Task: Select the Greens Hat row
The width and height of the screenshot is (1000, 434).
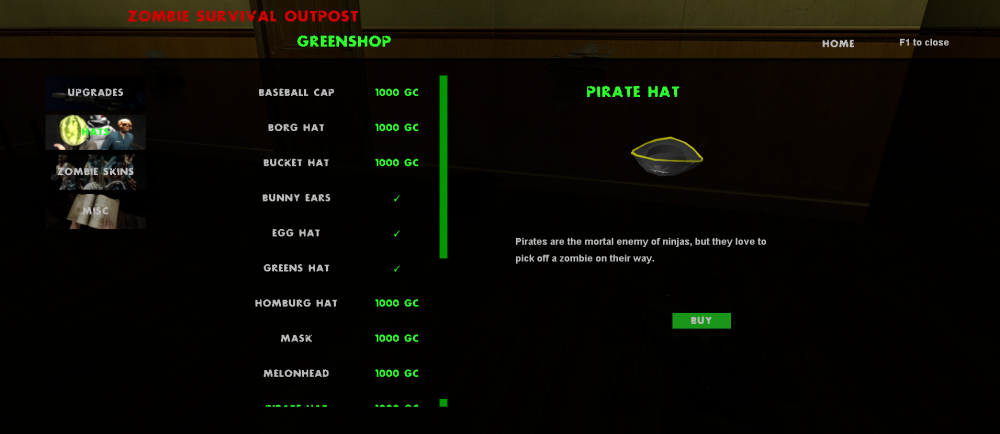Action: click(x=296, y=268)
